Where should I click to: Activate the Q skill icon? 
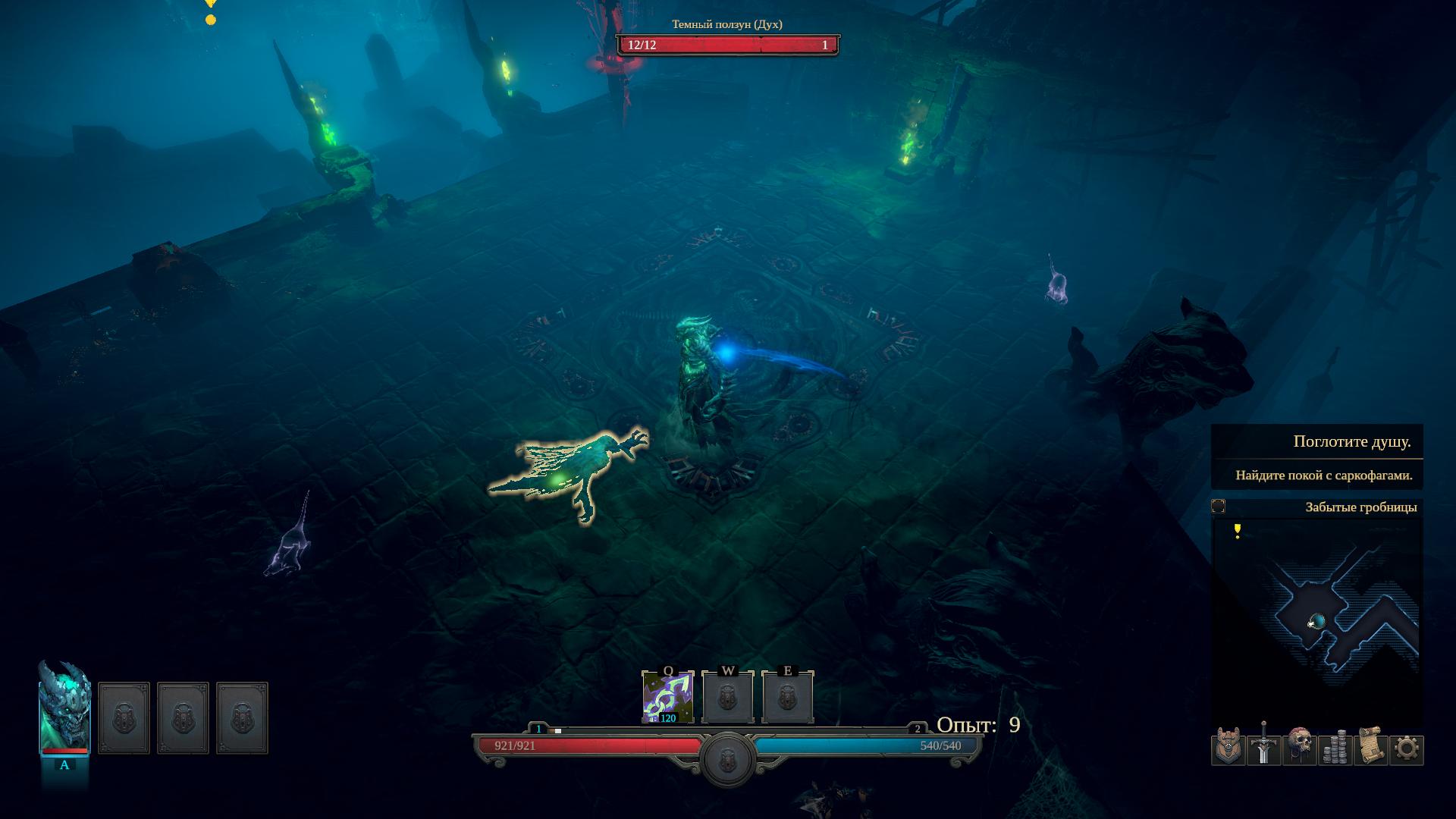[x=667, y=697]
